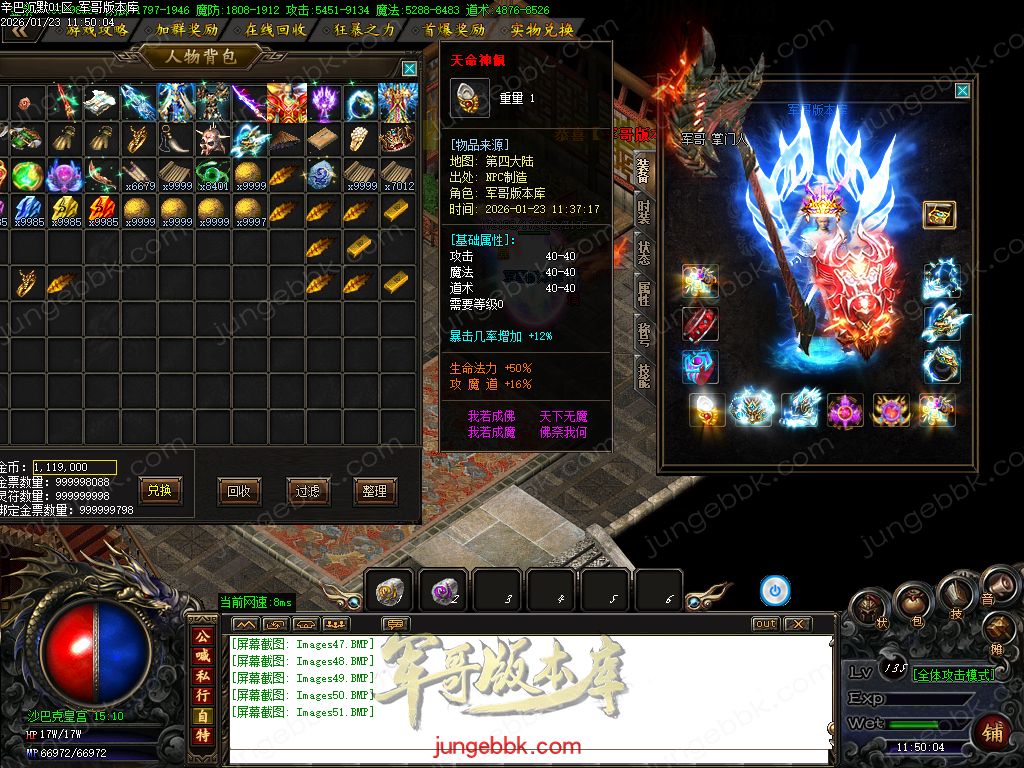Open the 游戏攻略 game guide menu
This screenshot has height=768, width=1024.
point(97,30)
